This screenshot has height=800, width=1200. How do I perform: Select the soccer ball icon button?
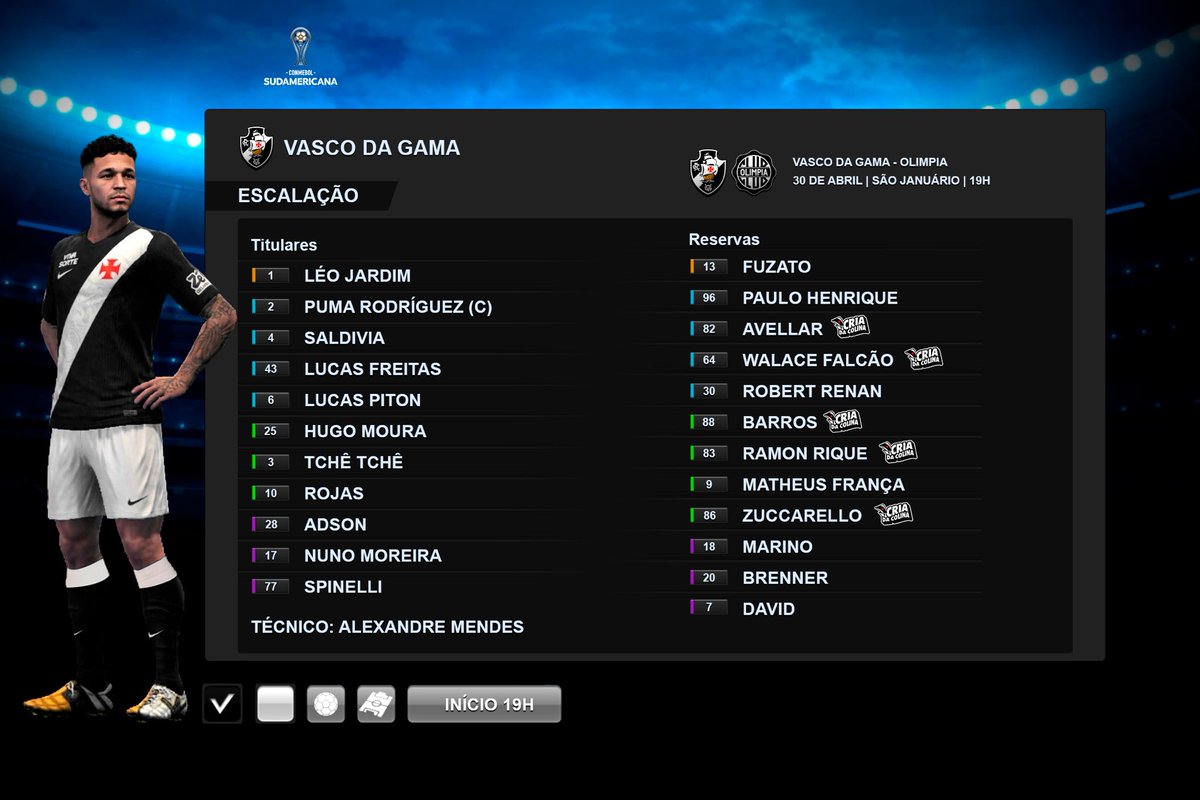[326, 704]
